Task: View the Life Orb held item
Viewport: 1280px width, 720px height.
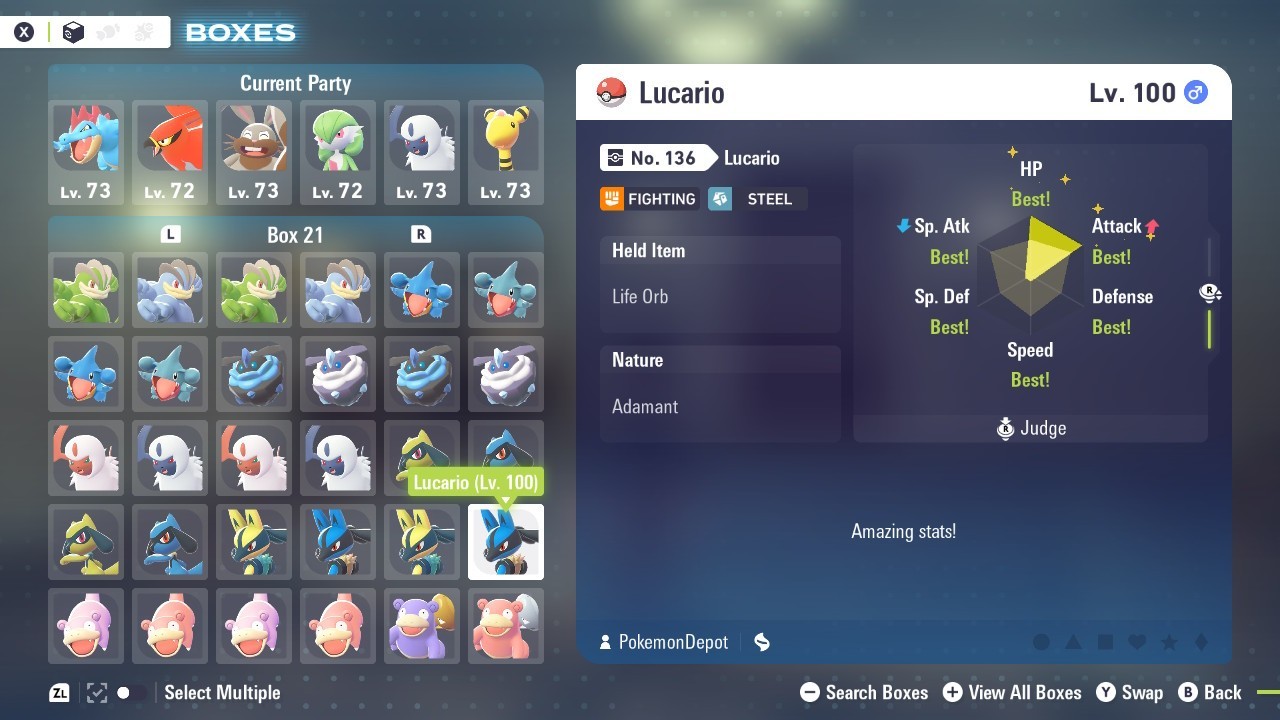Action: [720, 296]
